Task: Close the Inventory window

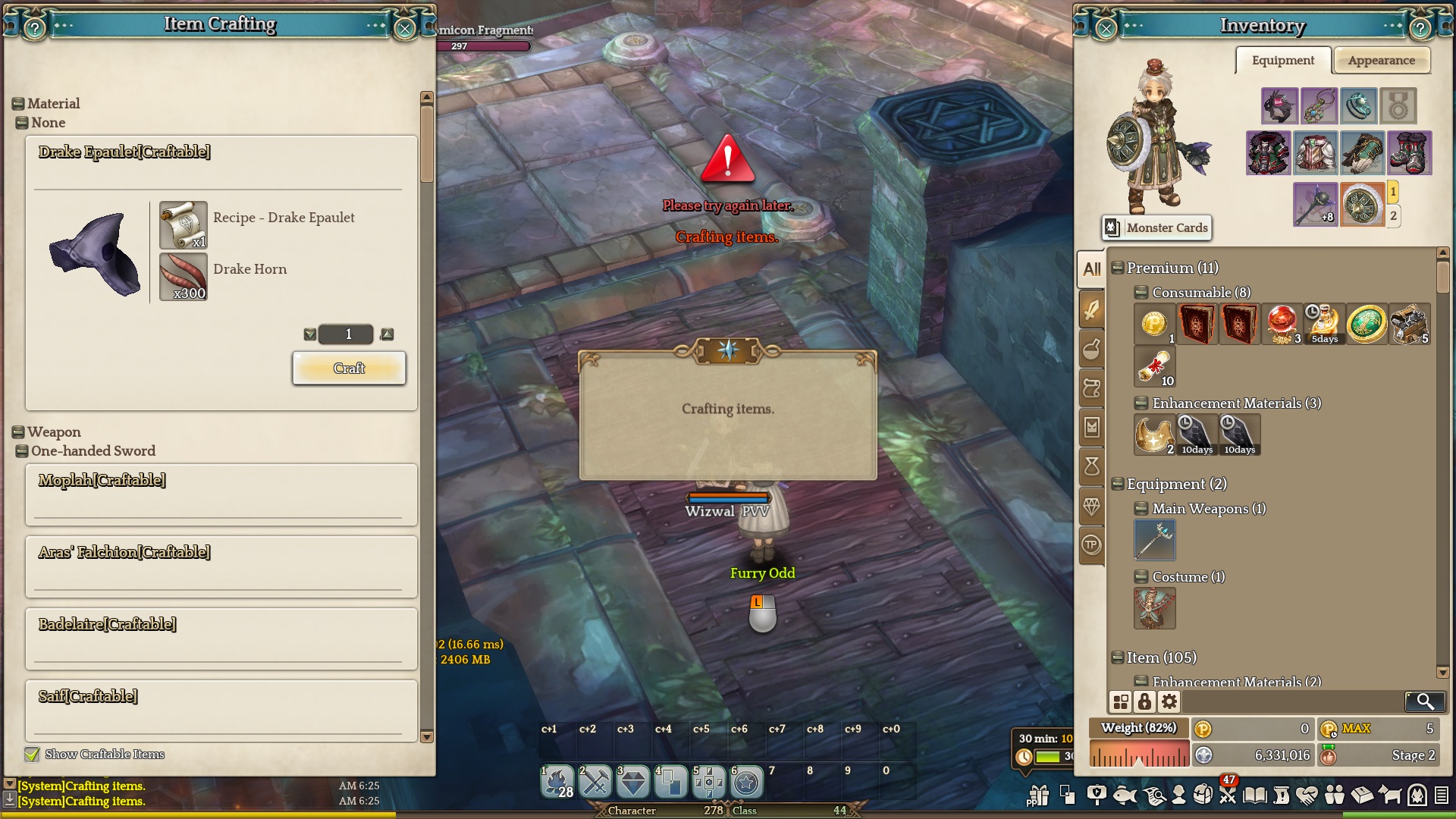Action: [1106, 29]
